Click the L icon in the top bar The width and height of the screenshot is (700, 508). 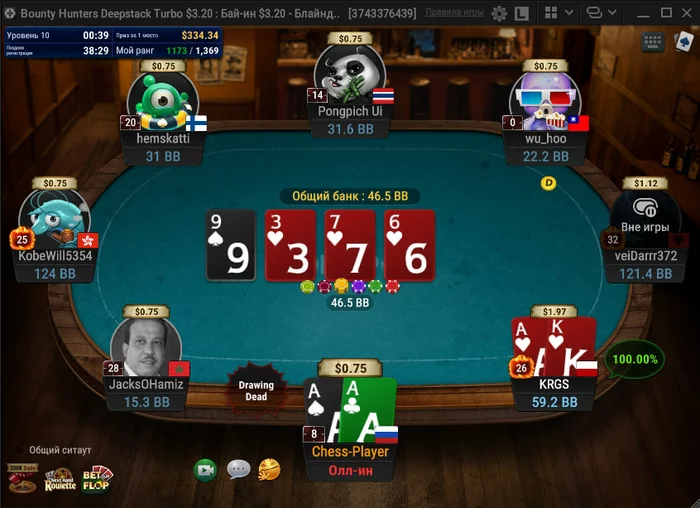523,14
